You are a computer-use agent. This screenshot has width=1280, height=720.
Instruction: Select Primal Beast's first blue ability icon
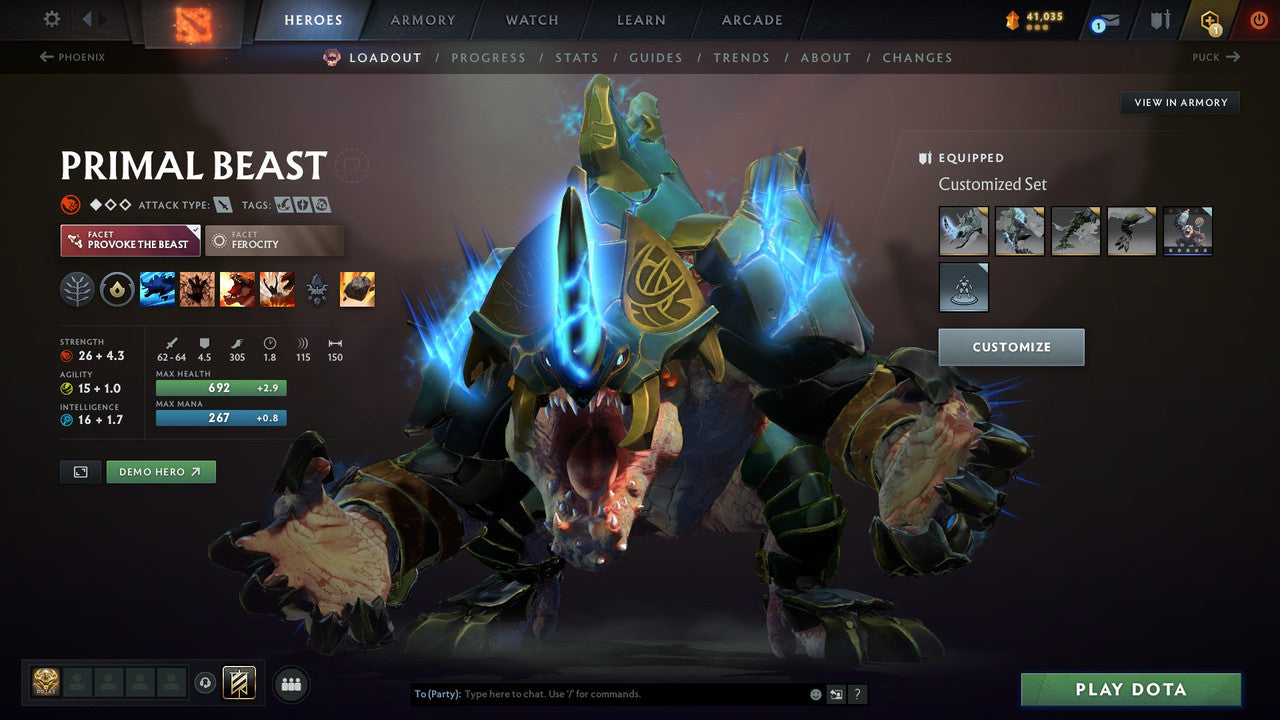(x=157, y=289)
